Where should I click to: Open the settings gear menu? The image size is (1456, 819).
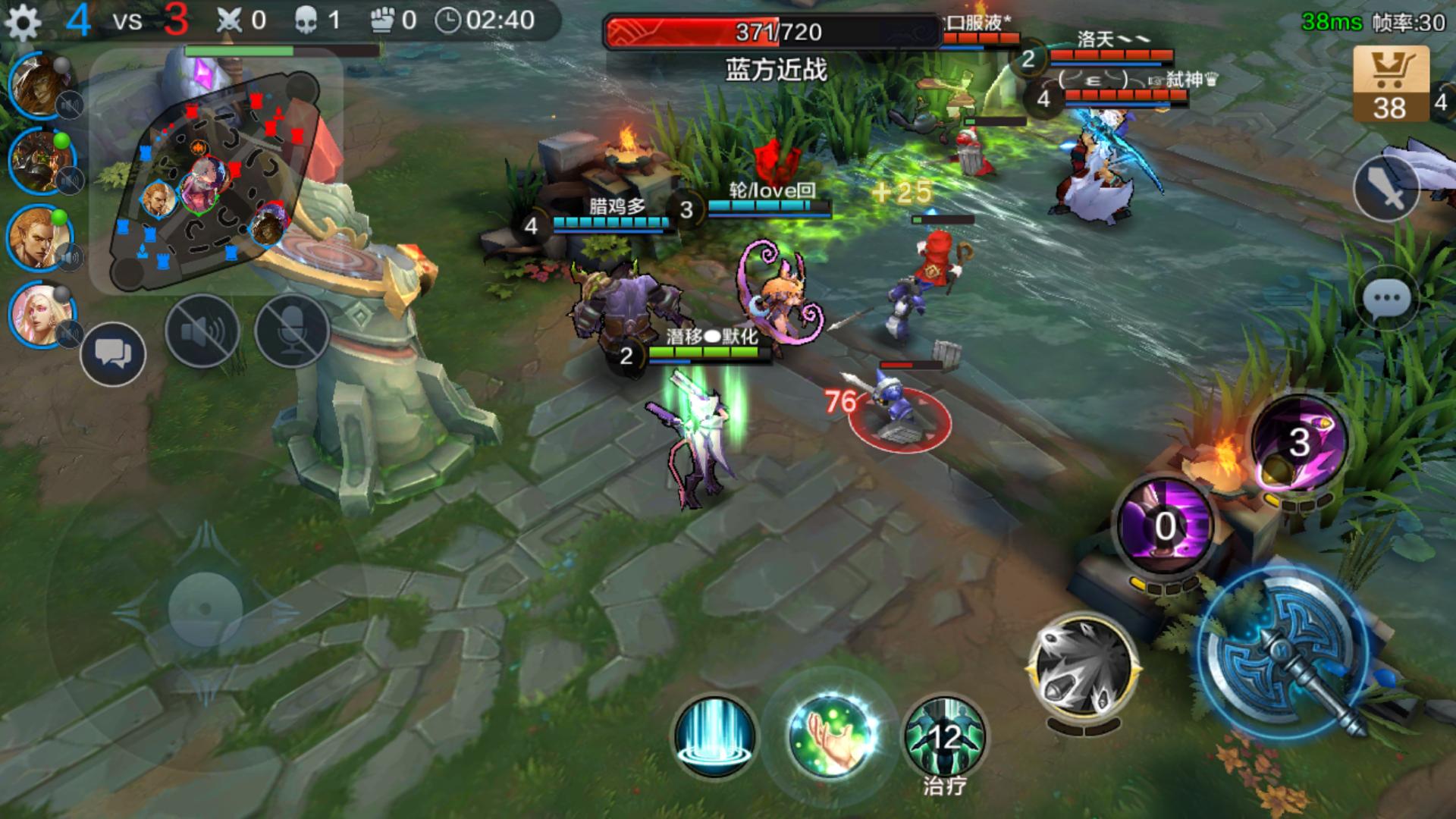tap(23, 23)
